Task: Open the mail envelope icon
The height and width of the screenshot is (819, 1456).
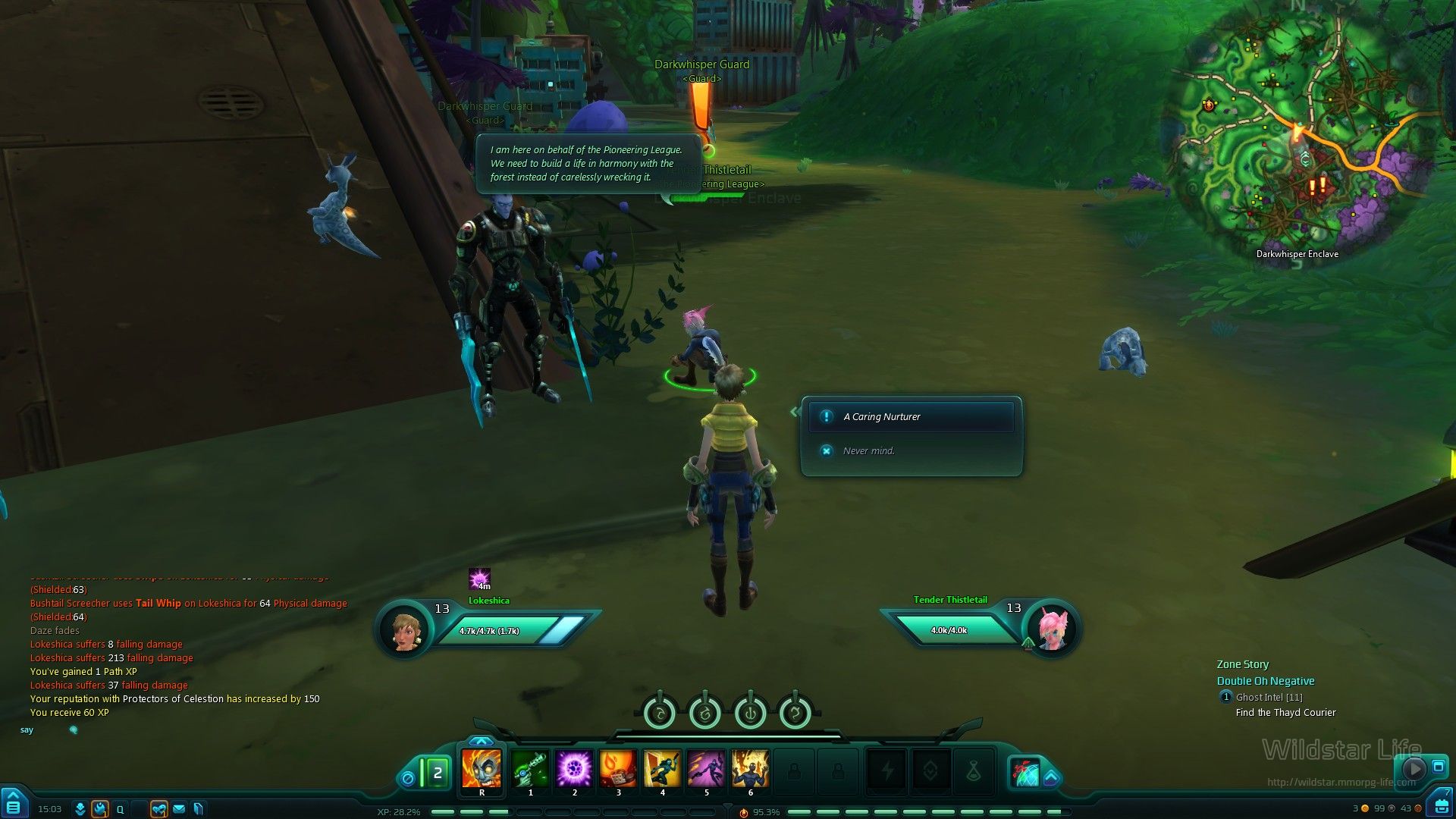Action: tap(179, 809)
